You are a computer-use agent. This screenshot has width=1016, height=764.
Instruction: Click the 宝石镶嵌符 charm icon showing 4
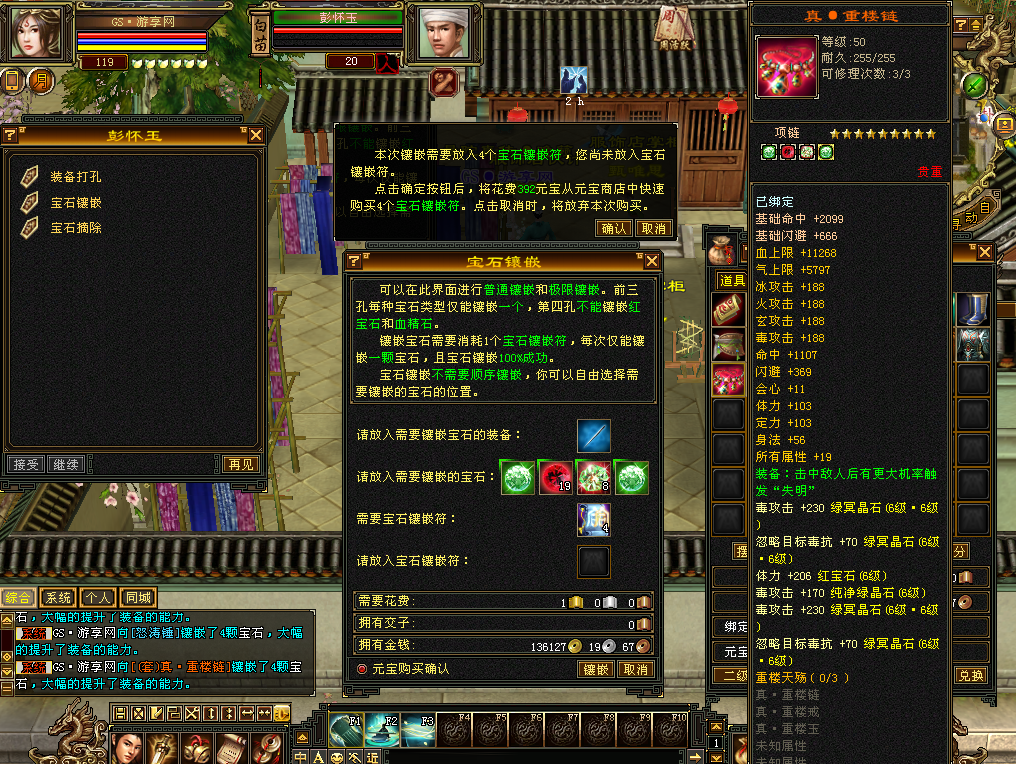[593, 519]
